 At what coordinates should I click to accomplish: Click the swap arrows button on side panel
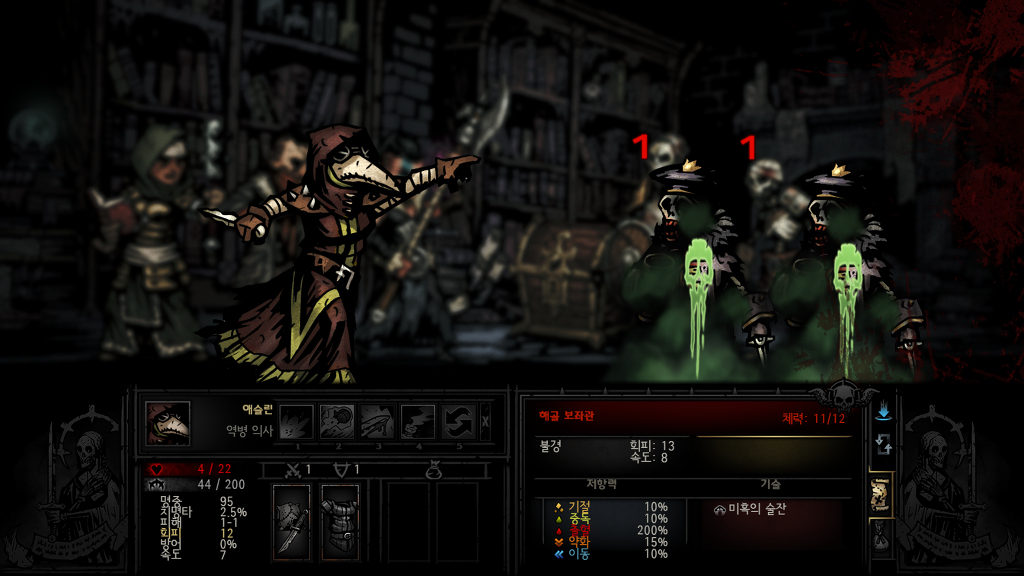tap(882, 445)
